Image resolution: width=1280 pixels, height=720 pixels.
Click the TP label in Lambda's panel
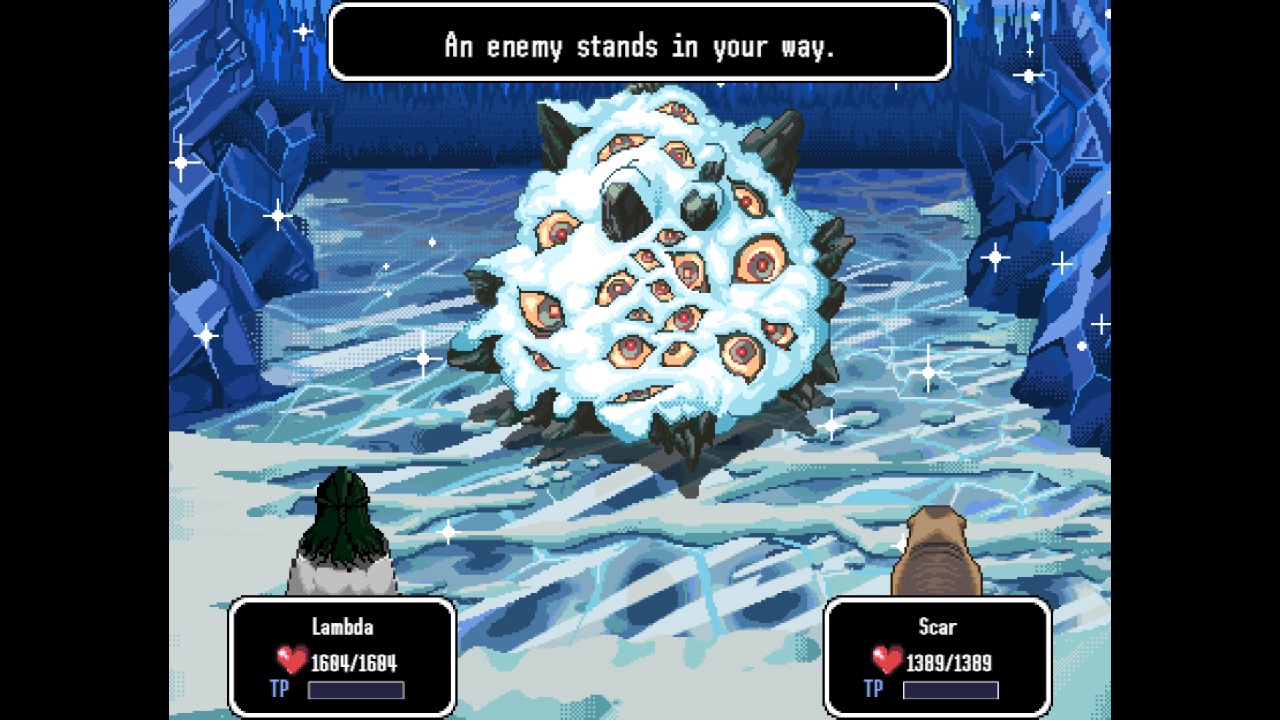pos(280,689)
